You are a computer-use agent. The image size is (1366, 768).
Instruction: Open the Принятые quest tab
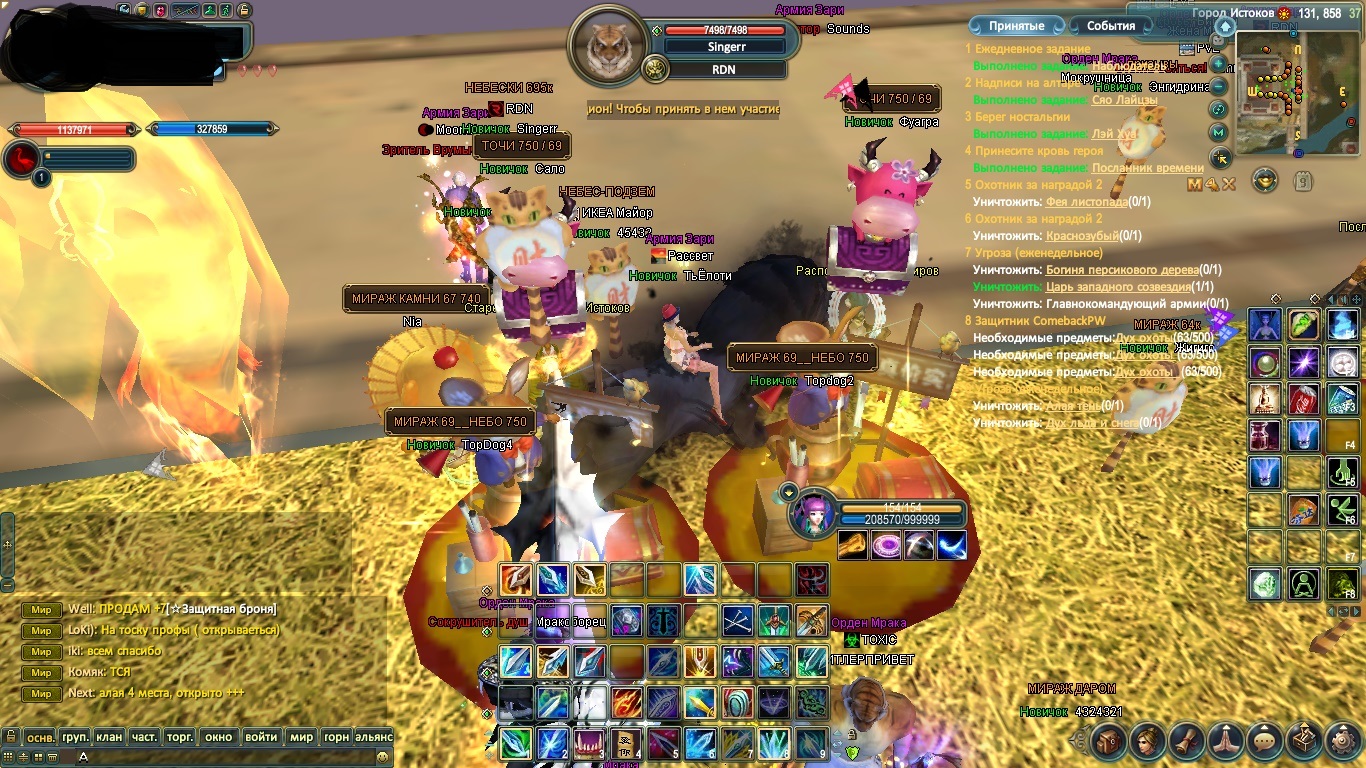pos(1016,26)
